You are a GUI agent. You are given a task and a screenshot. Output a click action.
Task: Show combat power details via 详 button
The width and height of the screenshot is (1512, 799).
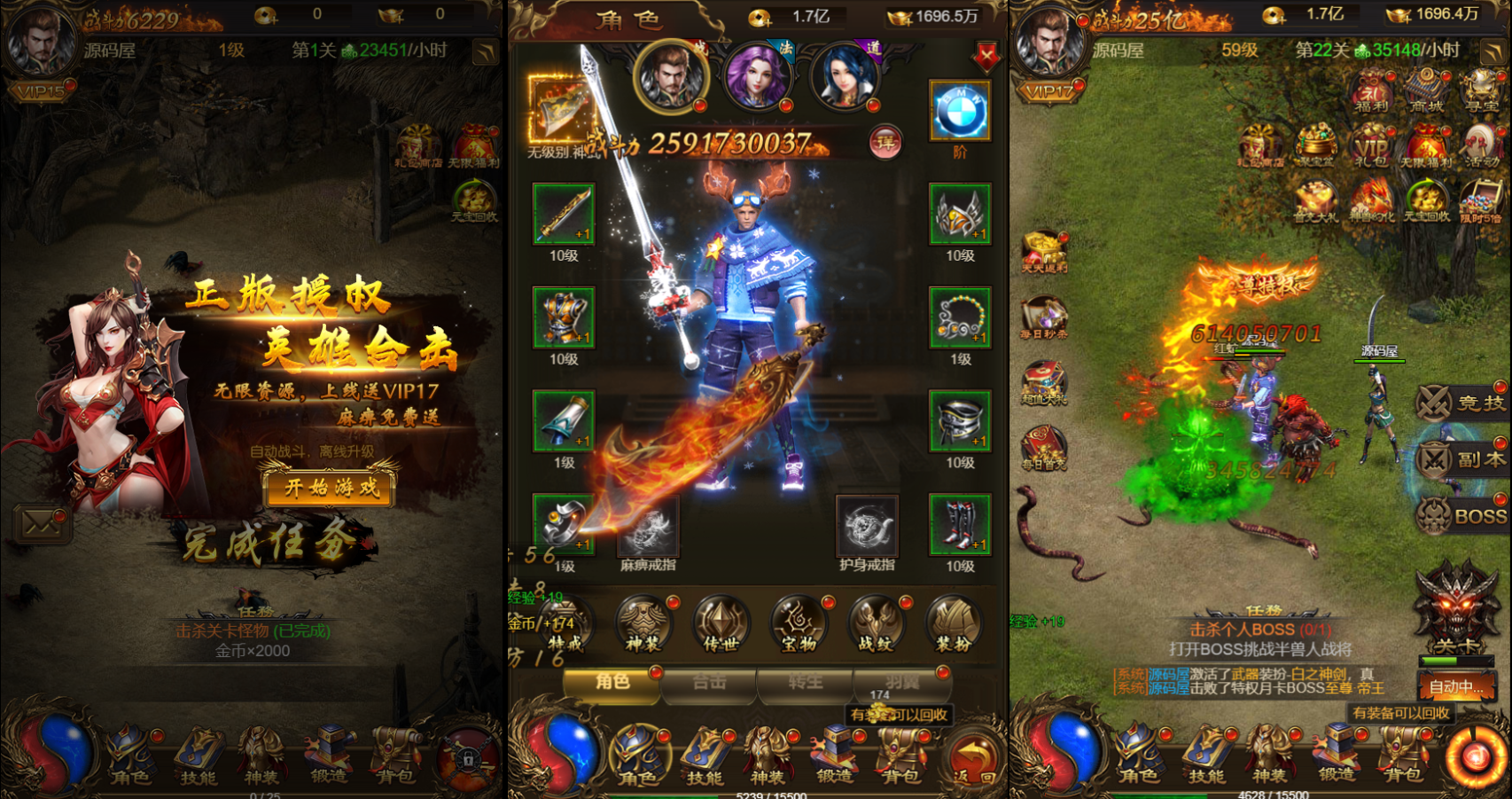point(885,142)
